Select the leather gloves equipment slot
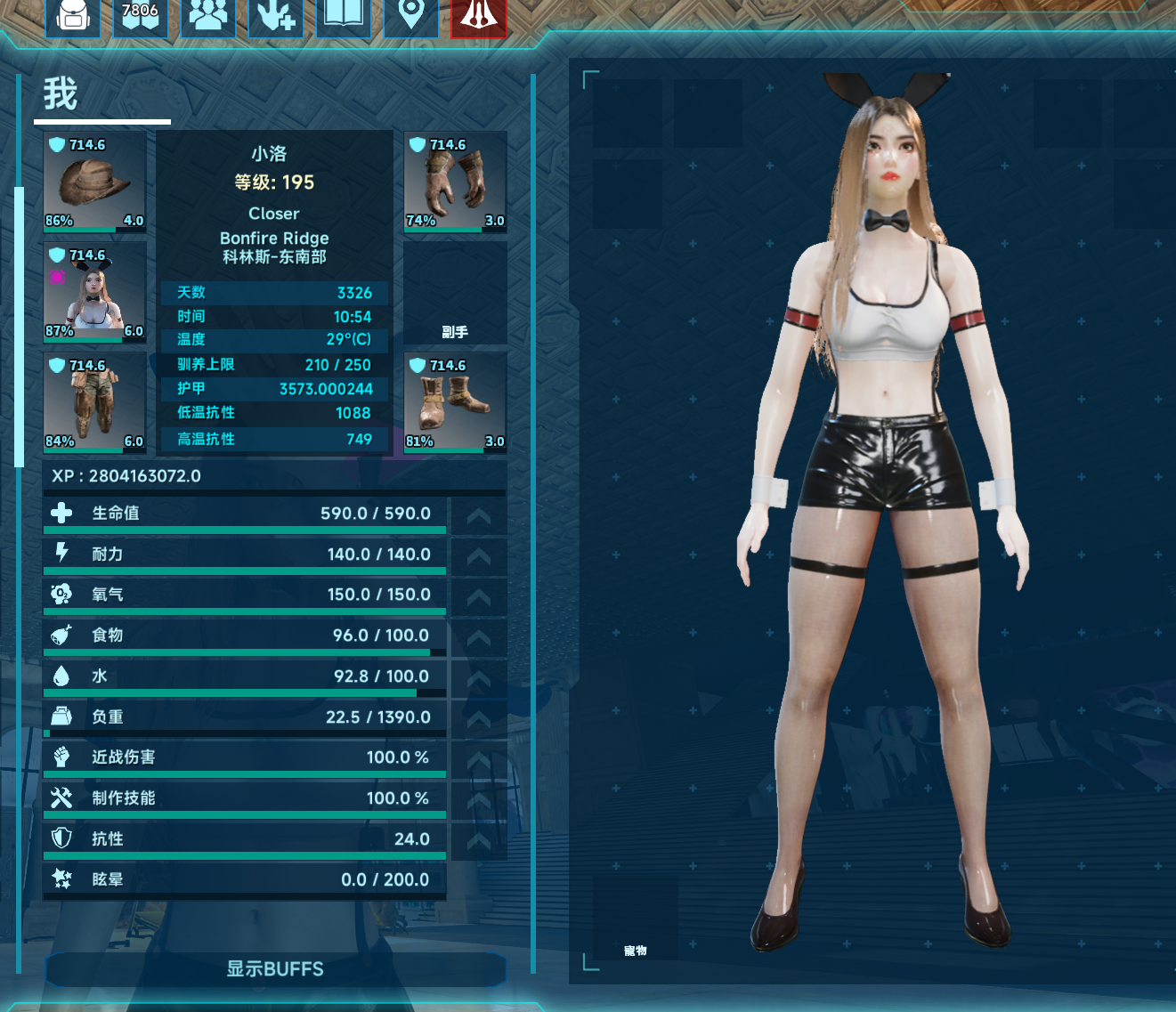Screen dimensions: 1176x1012 pos(456,182)
